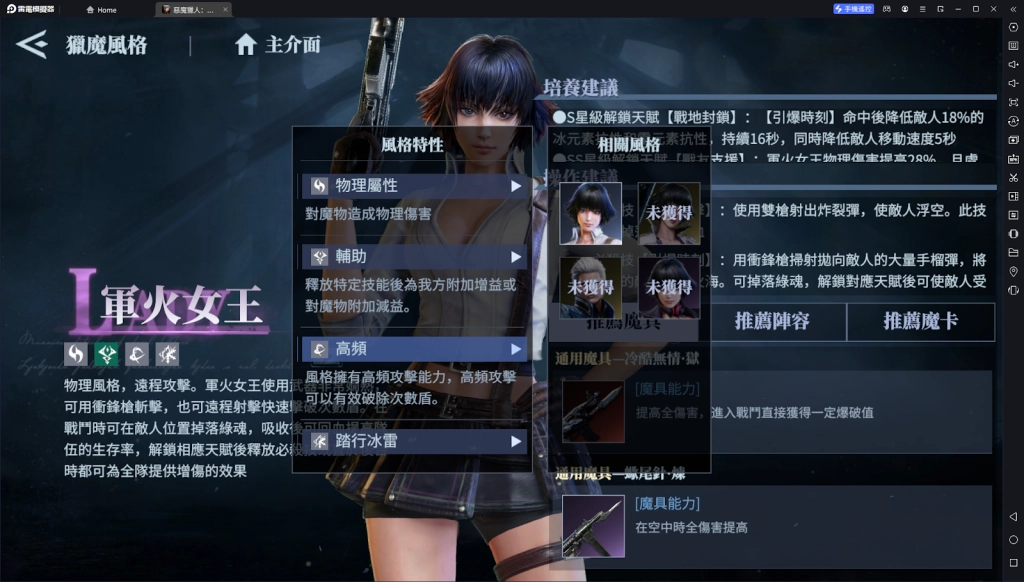Select the 蠍尾針 weapon thumbnail

pos(593,526)
